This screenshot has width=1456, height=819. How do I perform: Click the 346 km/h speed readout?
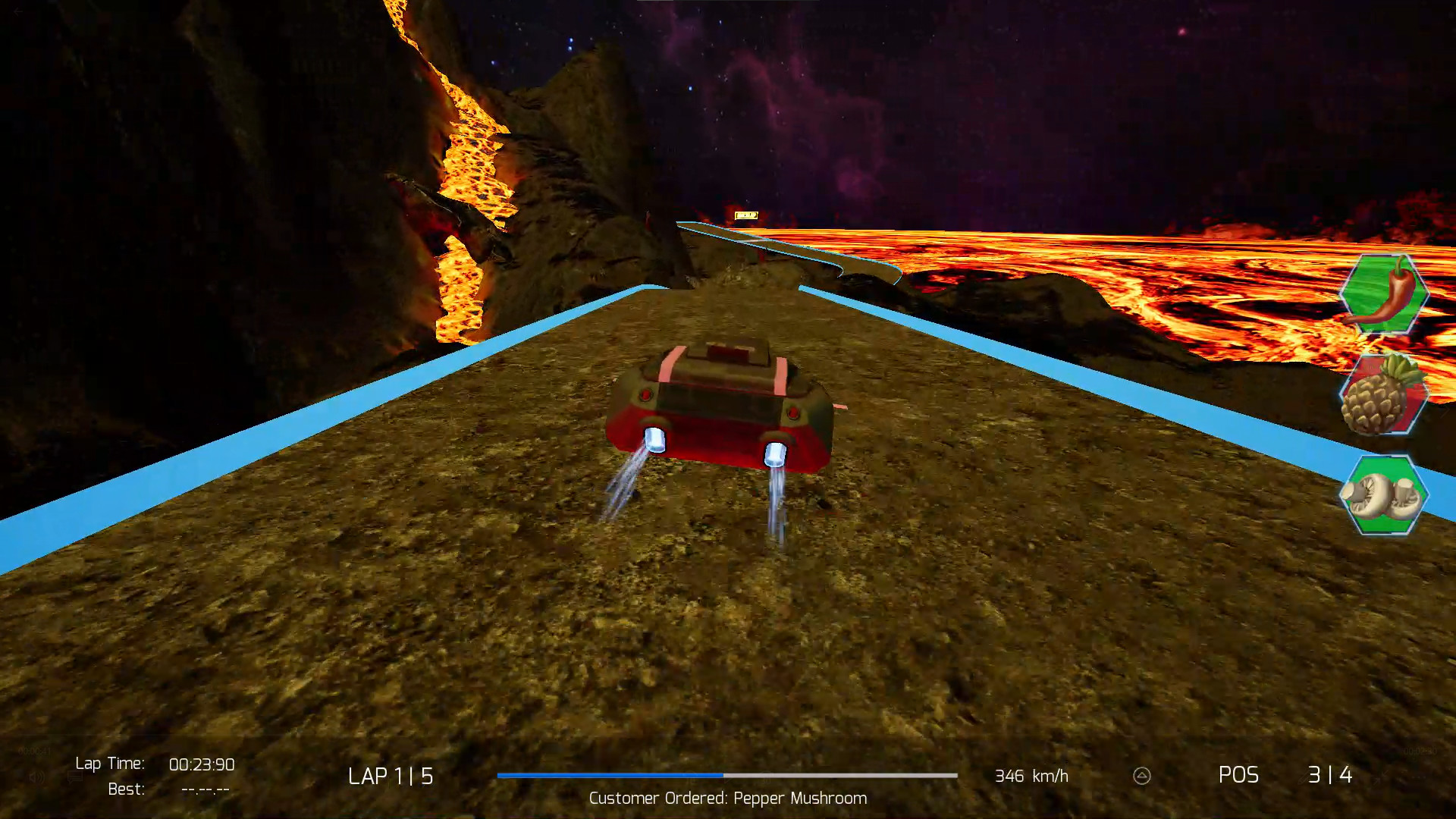[x=1031, y=776]
